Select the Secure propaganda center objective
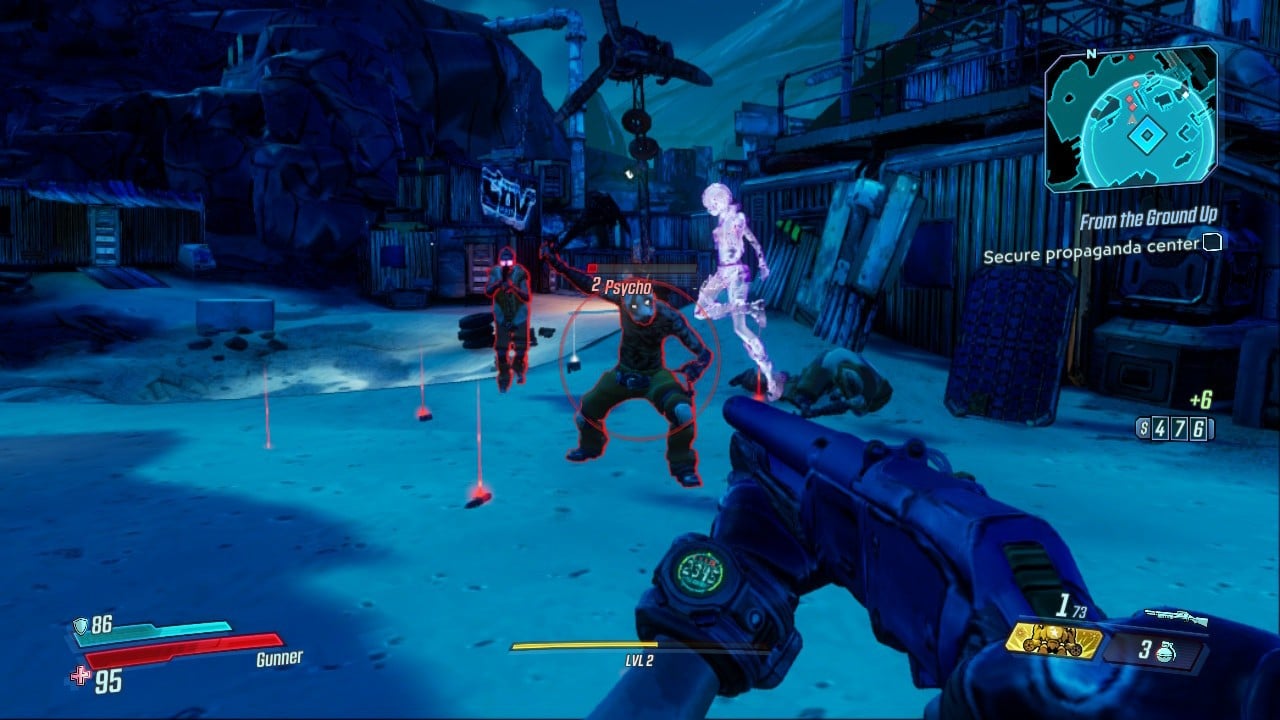1280x720 pixels. pyautogui.click(x=1091, y=255)
